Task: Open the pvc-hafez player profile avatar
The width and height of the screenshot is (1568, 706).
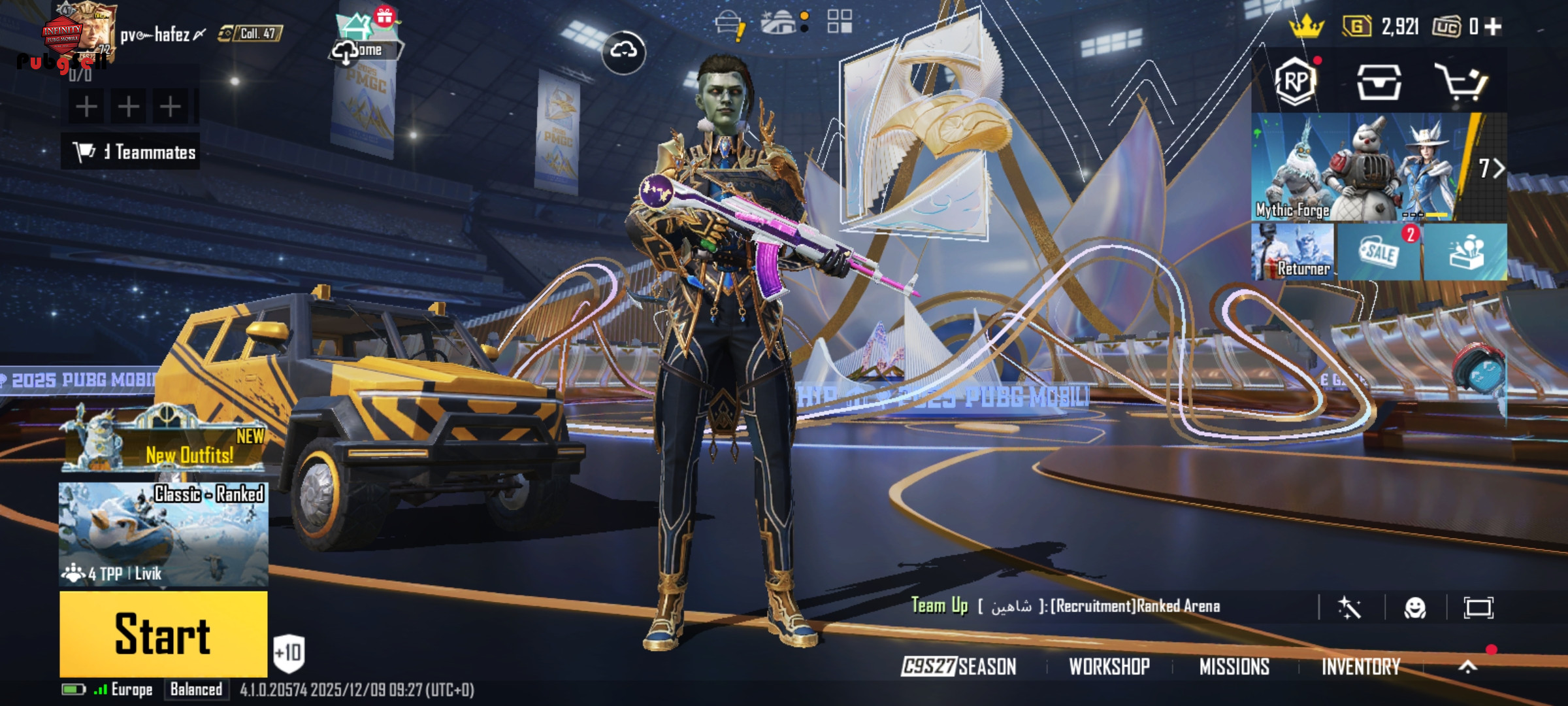Action: 82,34
